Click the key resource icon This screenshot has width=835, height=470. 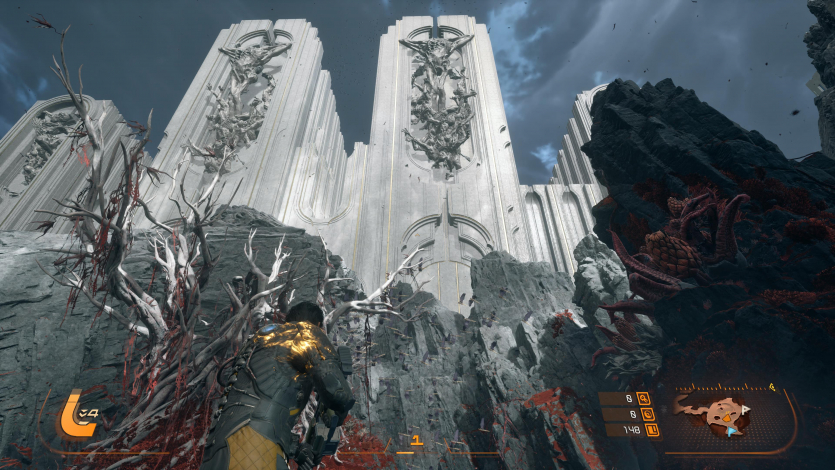pos(643,398)
